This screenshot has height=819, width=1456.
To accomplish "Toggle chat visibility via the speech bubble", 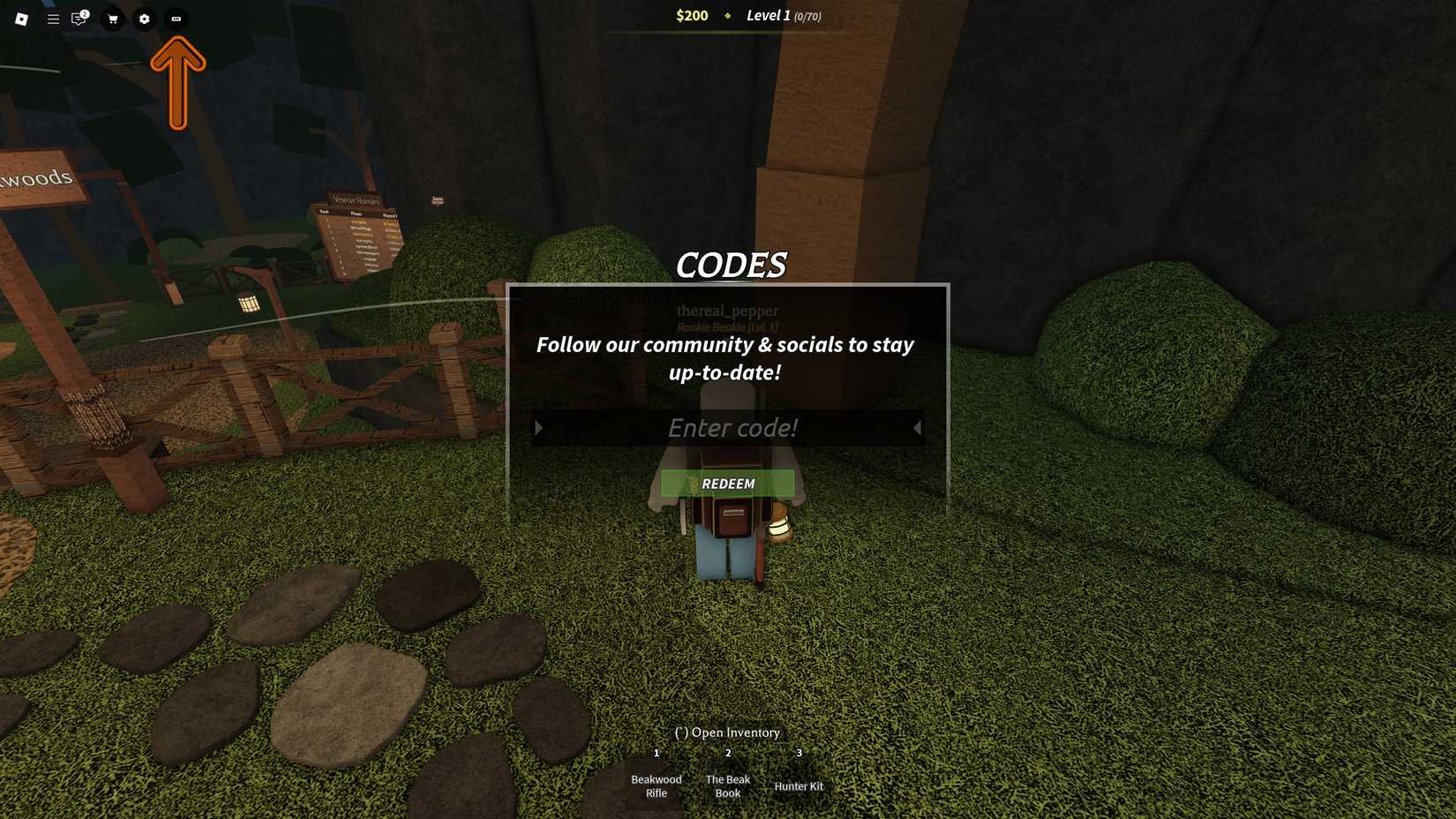I will 78,19.
